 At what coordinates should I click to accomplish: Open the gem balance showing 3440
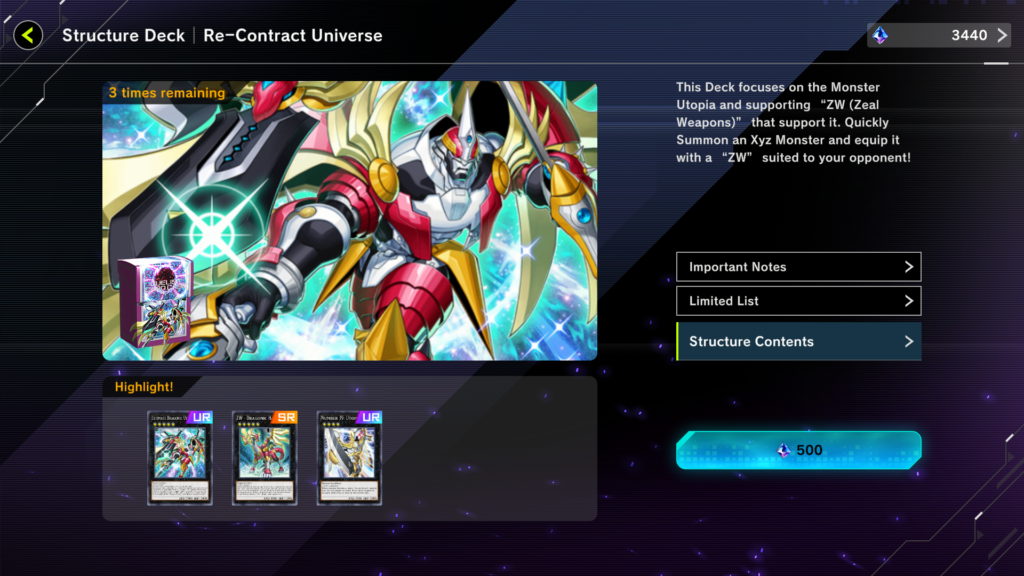tap(938, 36)
